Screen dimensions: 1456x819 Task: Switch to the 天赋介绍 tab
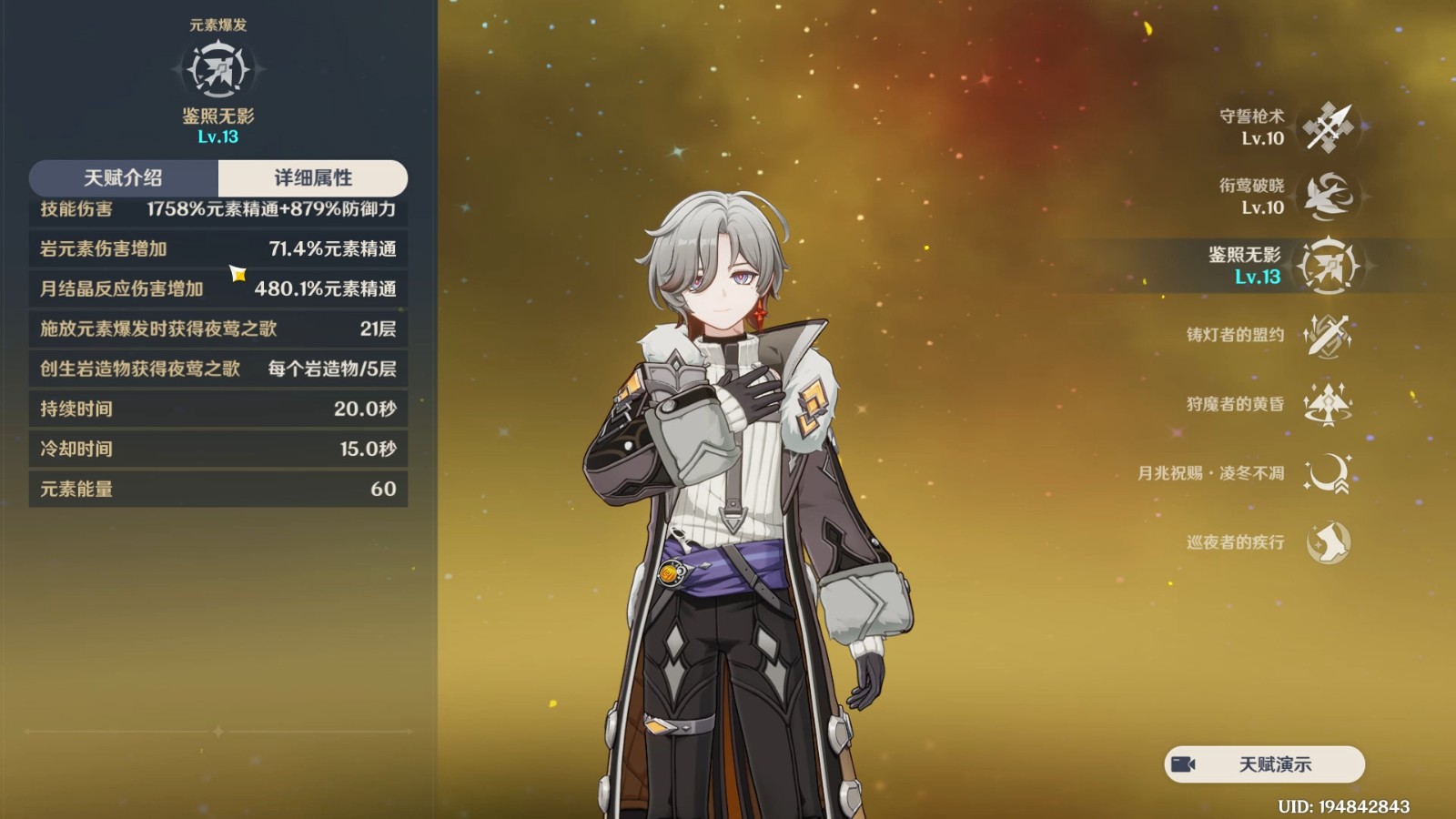124,178
